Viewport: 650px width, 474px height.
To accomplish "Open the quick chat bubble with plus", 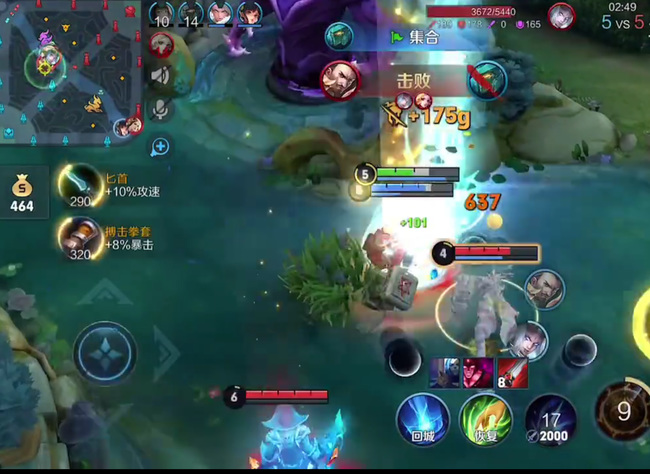I will pos(160,147).
